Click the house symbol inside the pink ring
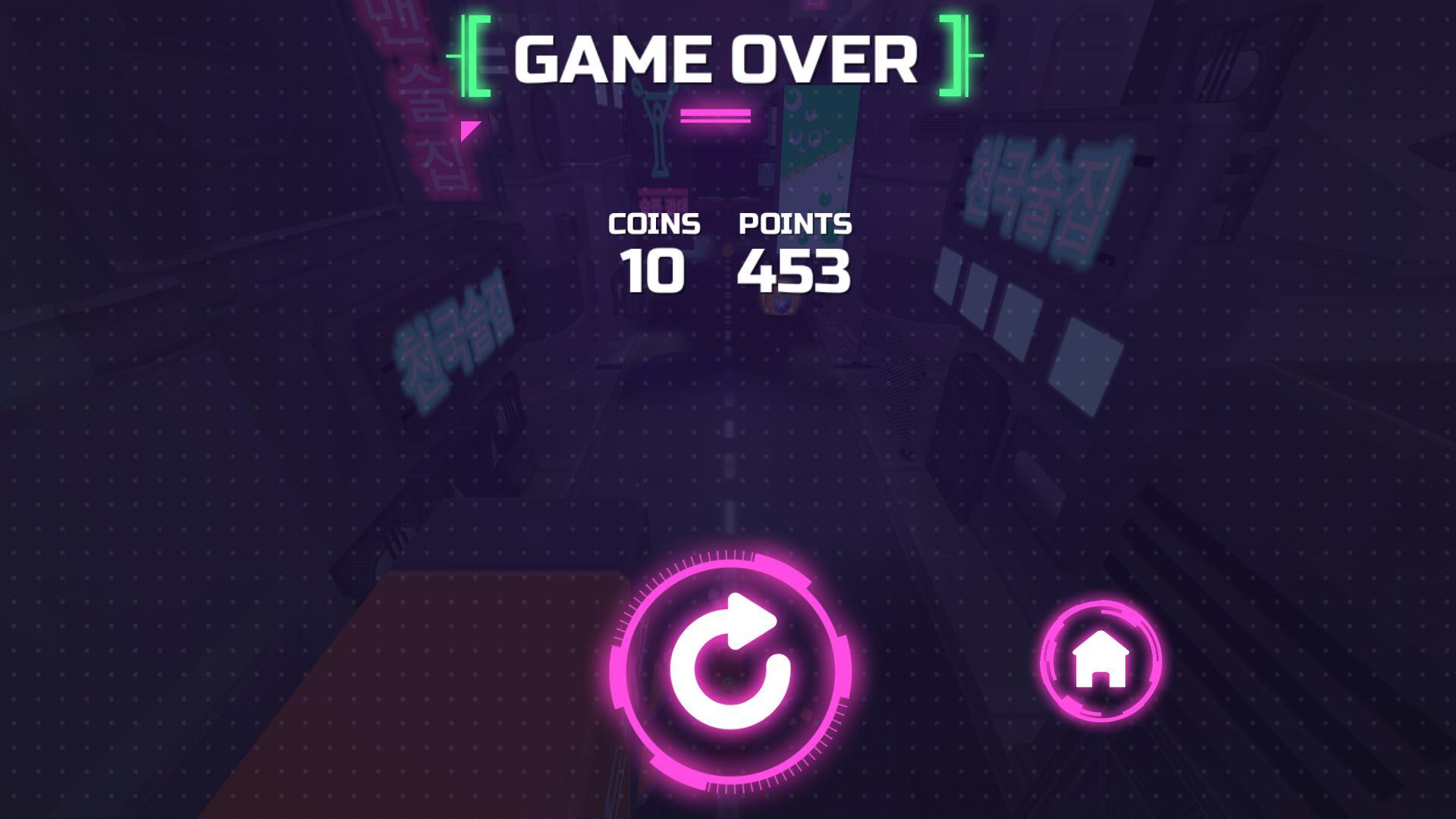The image size is (1456, 819). point(1099,658)
